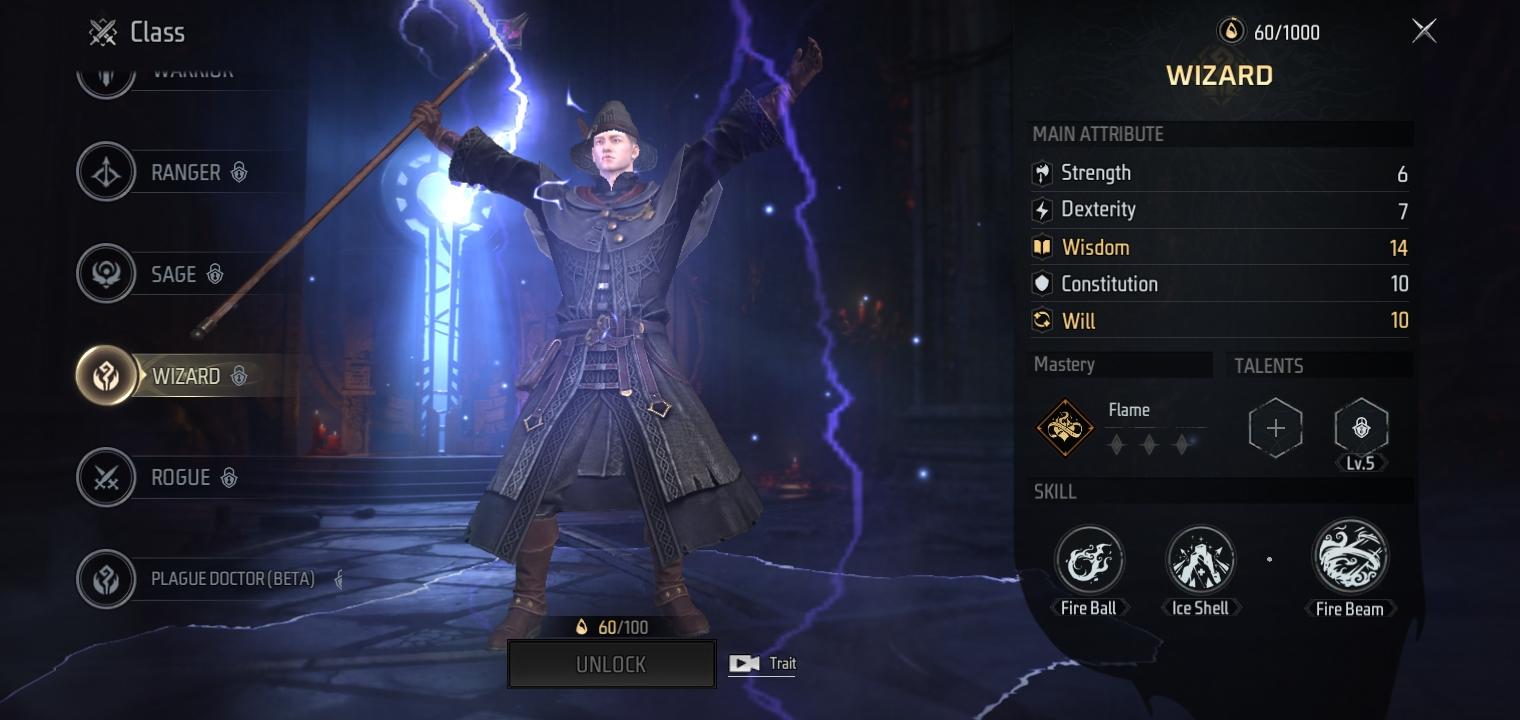
Task: Inspect the locked Lv.5 talent slot
Action: click(1360, 428)
